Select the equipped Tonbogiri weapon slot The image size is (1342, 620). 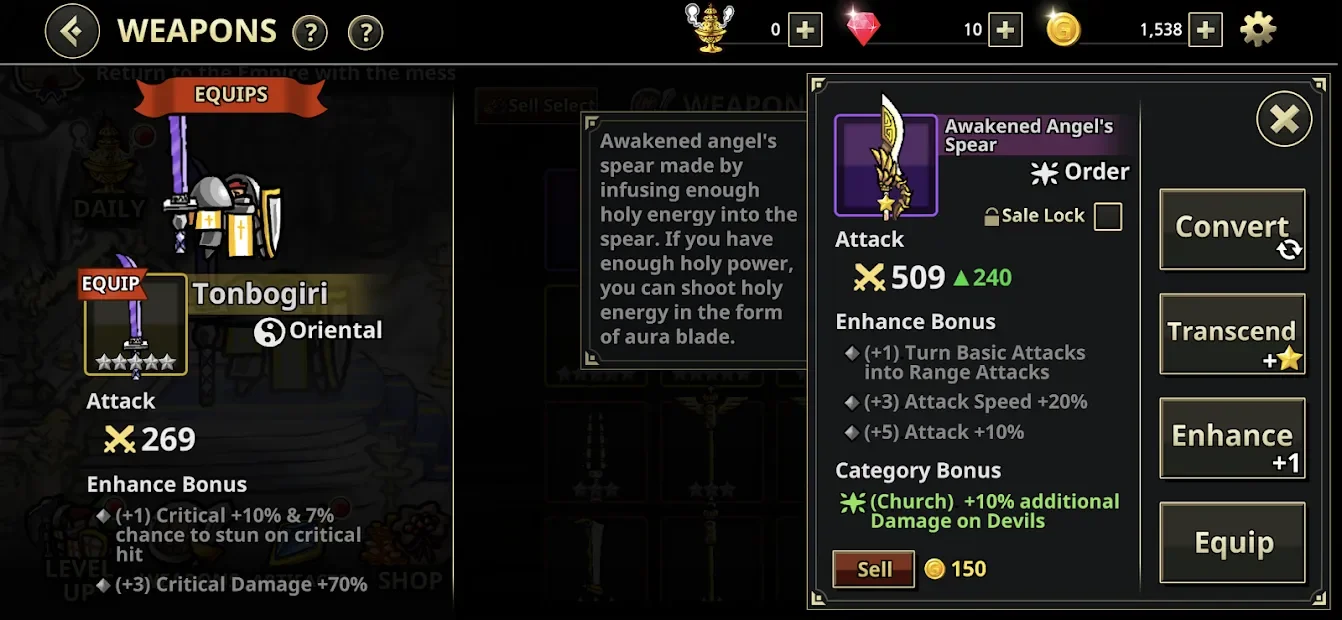[135, 324]
